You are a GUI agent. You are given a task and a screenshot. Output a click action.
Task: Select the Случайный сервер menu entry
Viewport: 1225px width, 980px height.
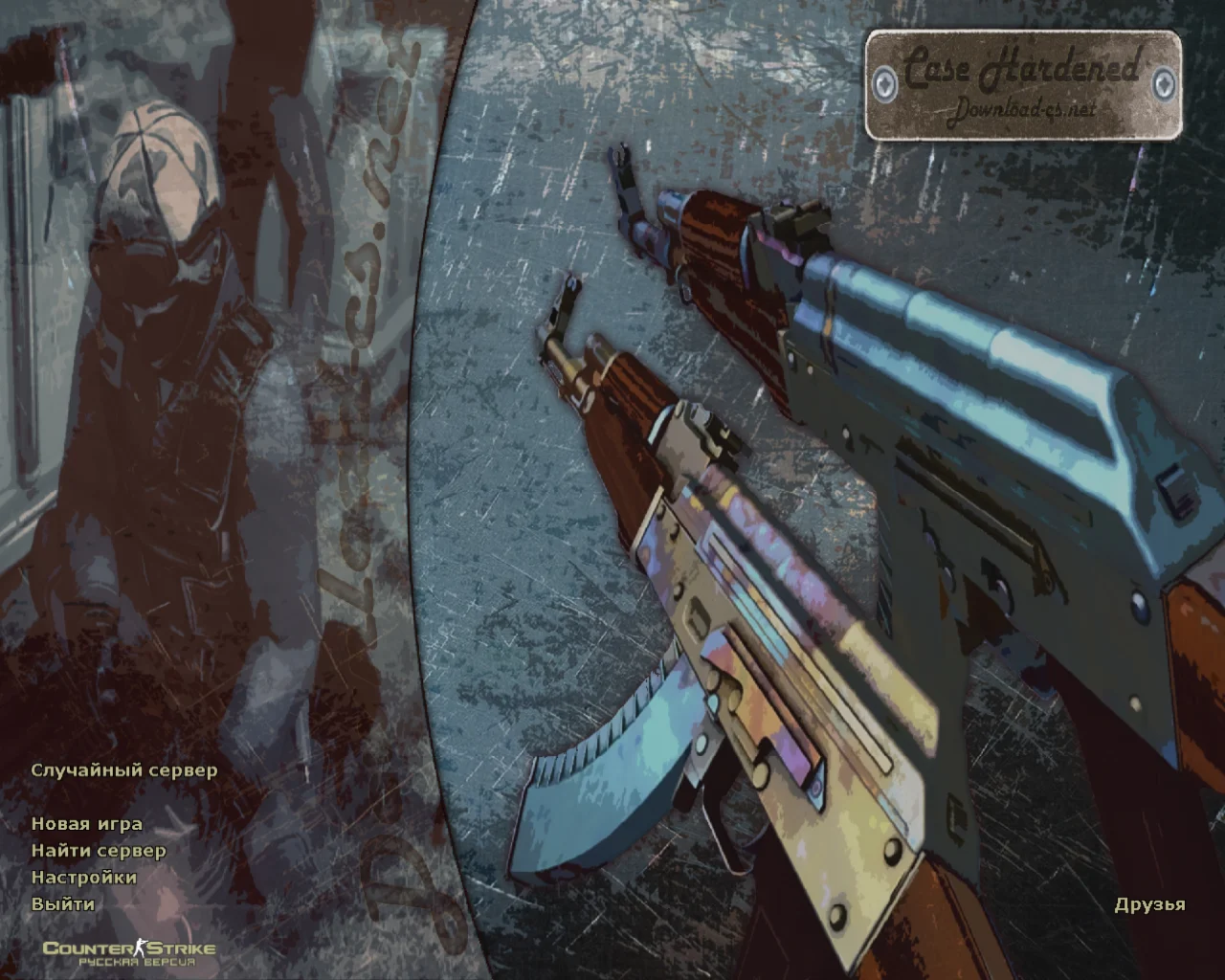124,770
